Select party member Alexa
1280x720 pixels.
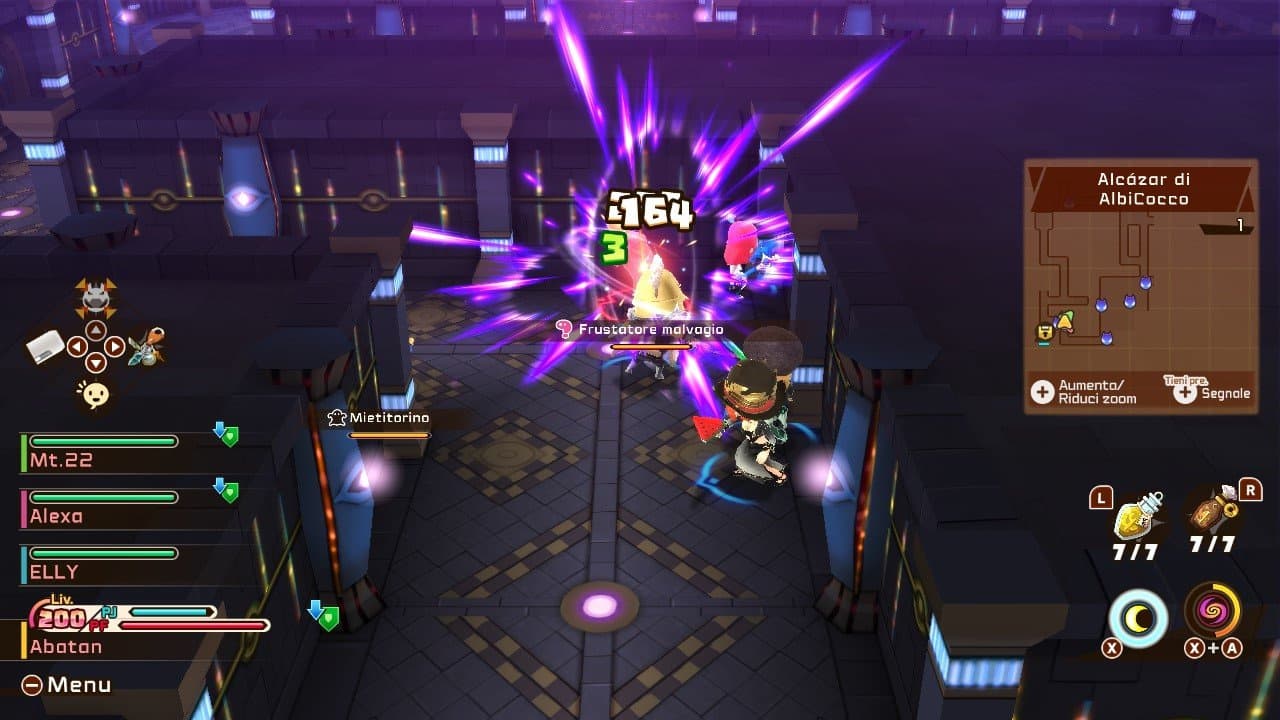(x=100, y=508)
